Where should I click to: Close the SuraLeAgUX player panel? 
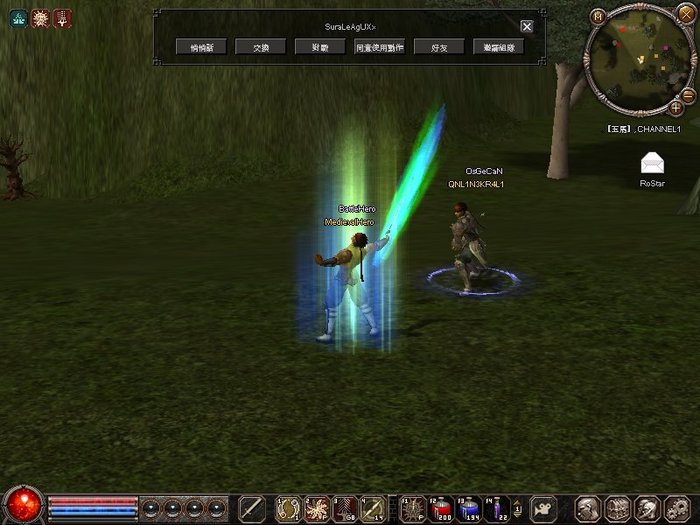pos(527,26)
